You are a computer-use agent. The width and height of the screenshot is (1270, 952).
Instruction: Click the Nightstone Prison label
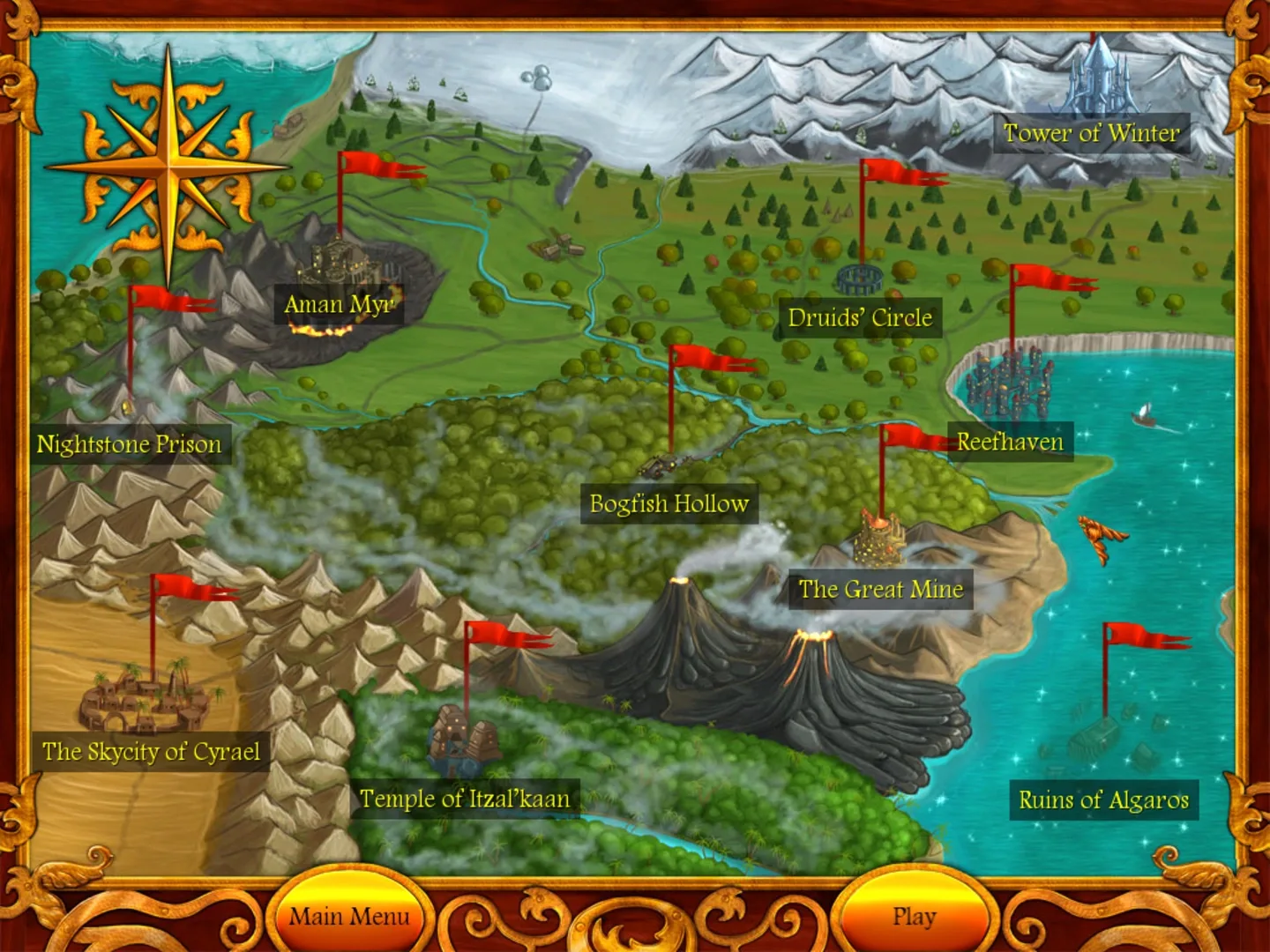(129, 445)
